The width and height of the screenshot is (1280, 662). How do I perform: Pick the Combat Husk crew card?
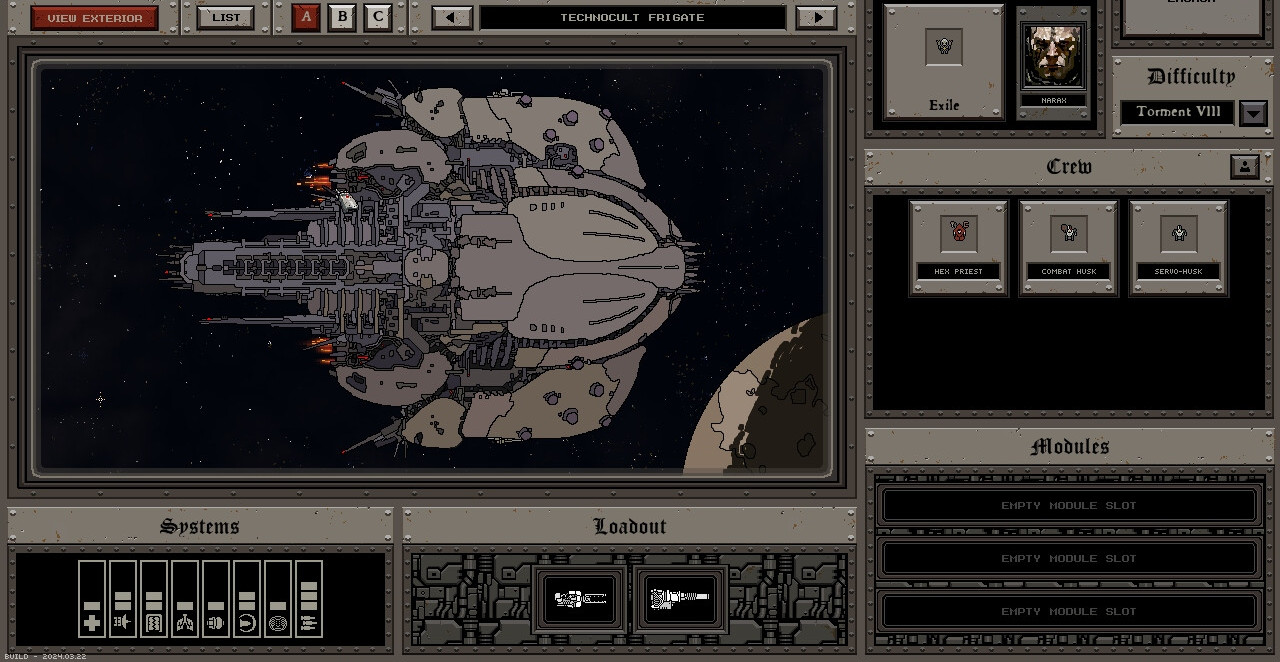click(x=1068, y=247)
